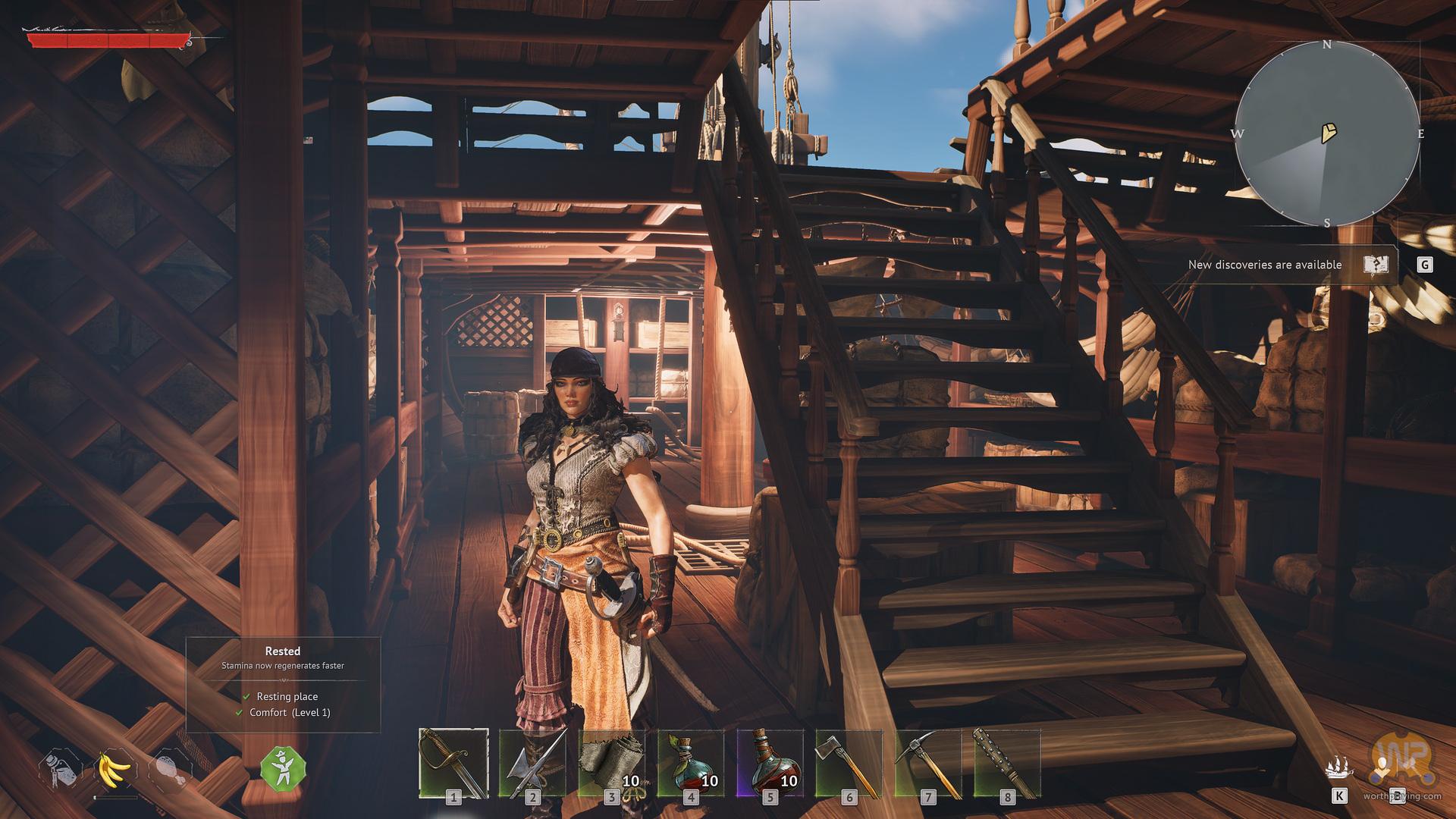Click the banana food buff icon
Screen dimensions: 1456x819
(x=115, y=771)
